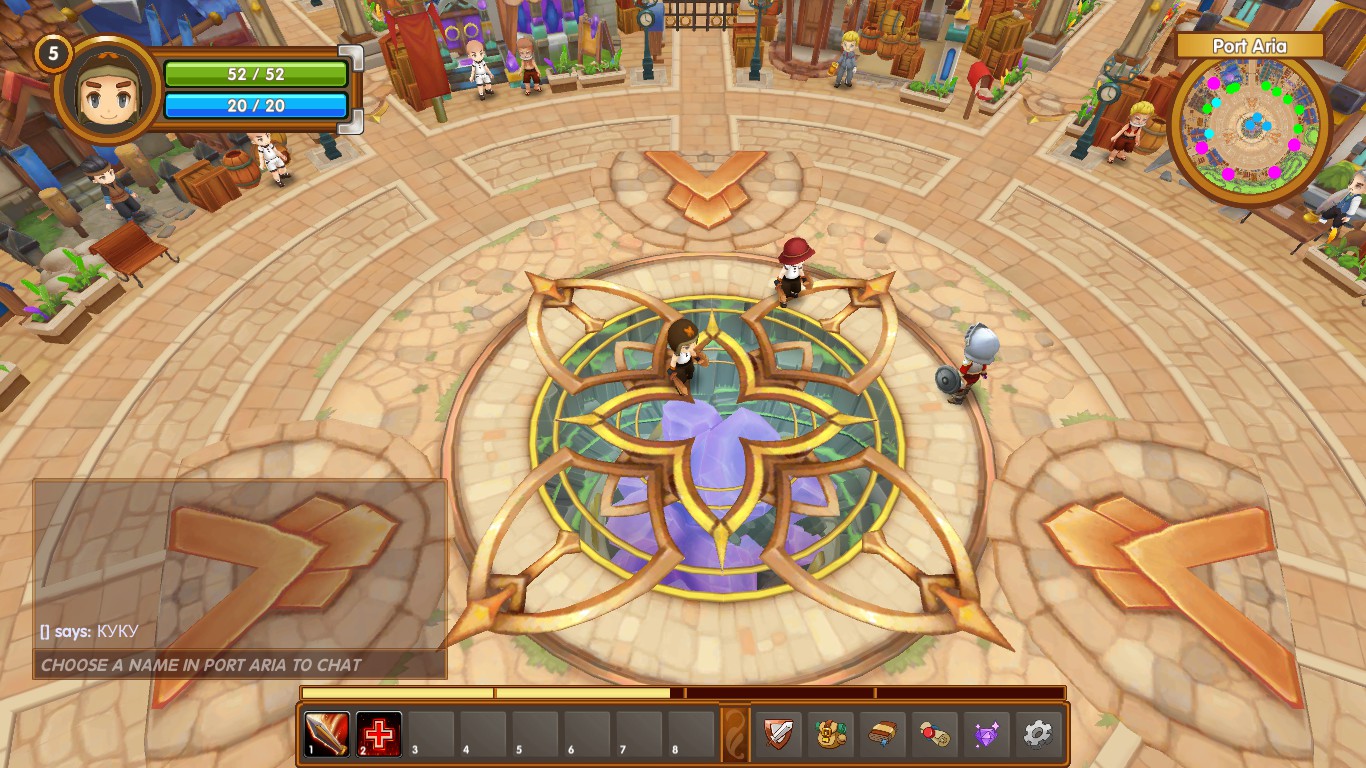The image size is (1366, 768).
Task: Open the quest journal book icon
Action: point(882,735)
